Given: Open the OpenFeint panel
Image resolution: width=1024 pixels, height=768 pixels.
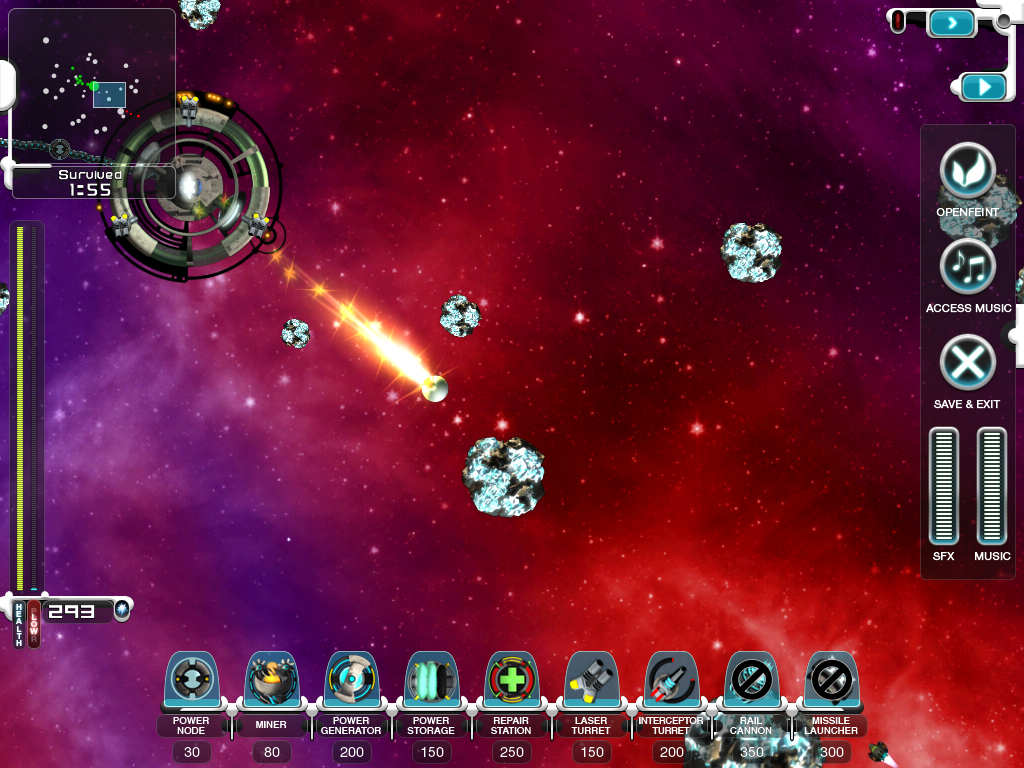Looking at the screenshot, I should click(967, 172).
